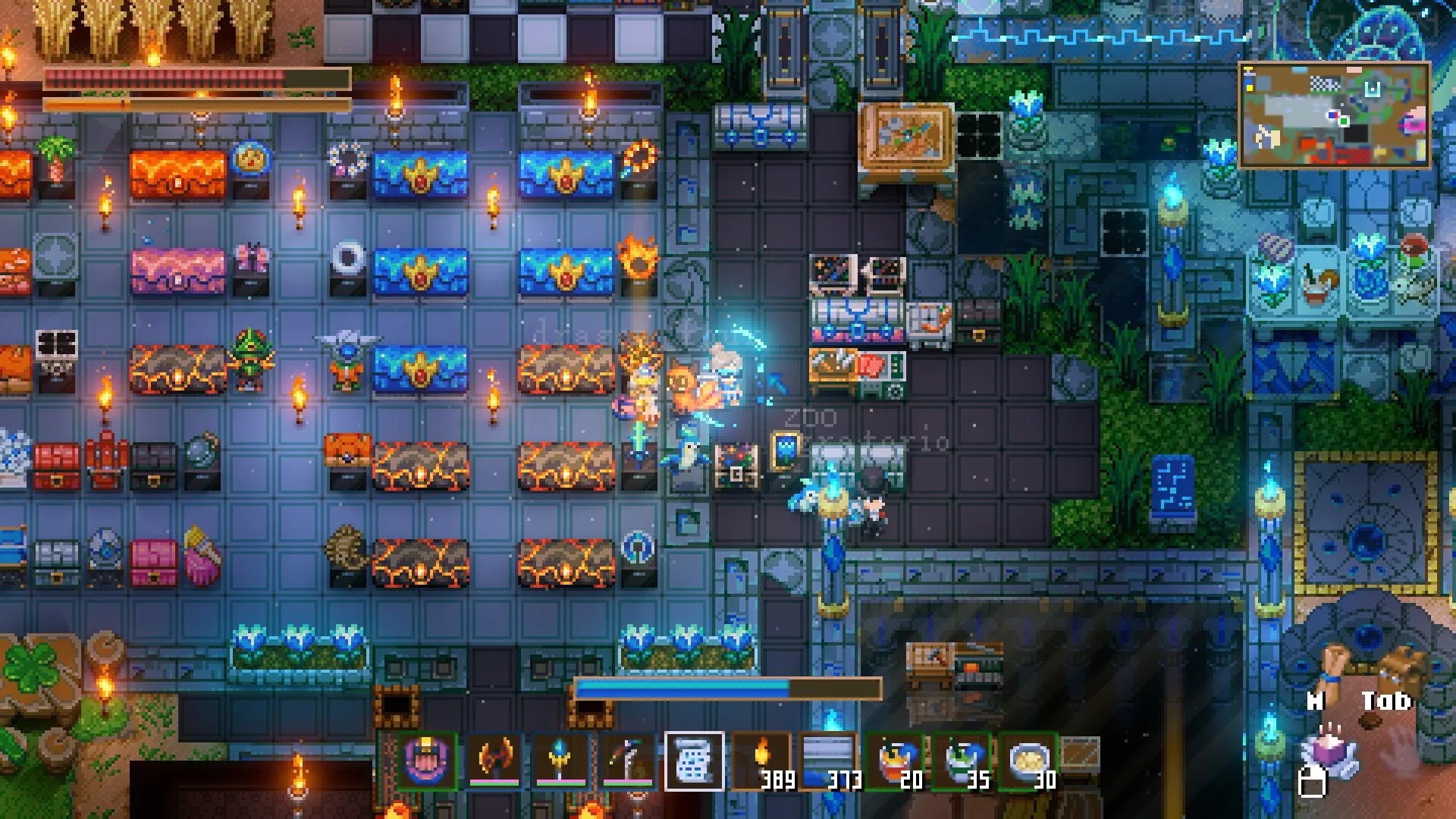This screenshot has height=819, width=1456.
Task: Select the purple helmet hotbar slot
Action: pyautogui.click(x=427, y=761)
